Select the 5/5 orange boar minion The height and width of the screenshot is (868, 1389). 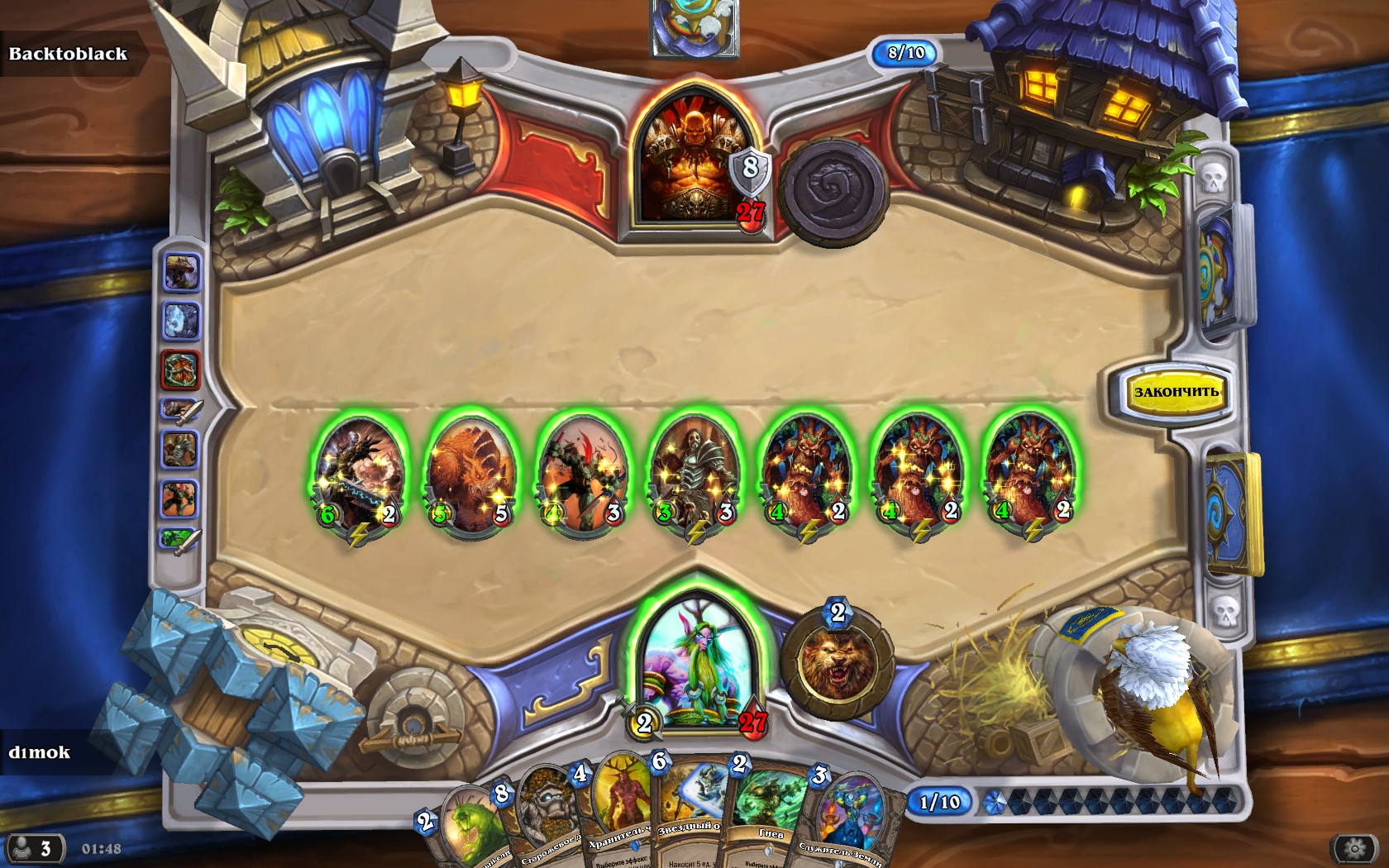[x=470, y=472]
